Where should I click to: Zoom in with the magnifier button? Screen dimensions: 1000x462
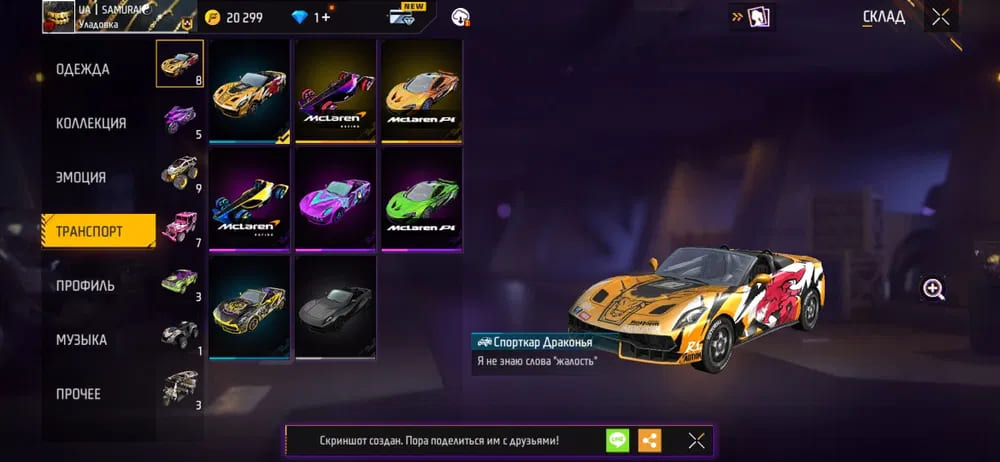click(x=934, y=289)
